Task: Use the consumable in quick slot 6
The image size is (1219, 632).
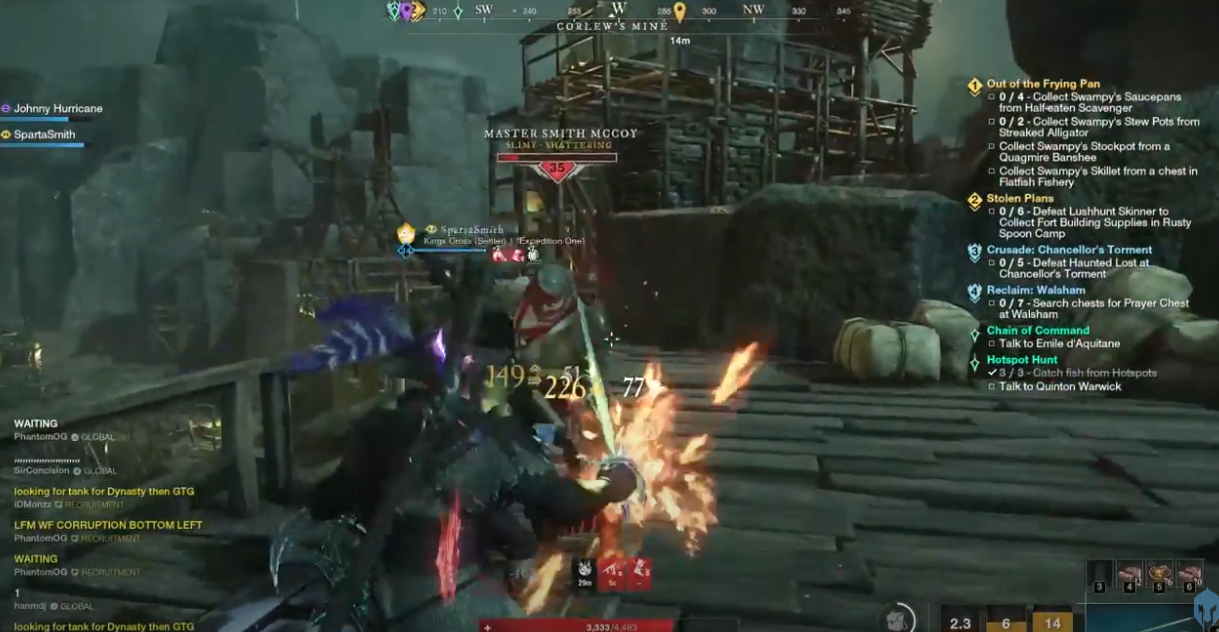Action: 1189,574
